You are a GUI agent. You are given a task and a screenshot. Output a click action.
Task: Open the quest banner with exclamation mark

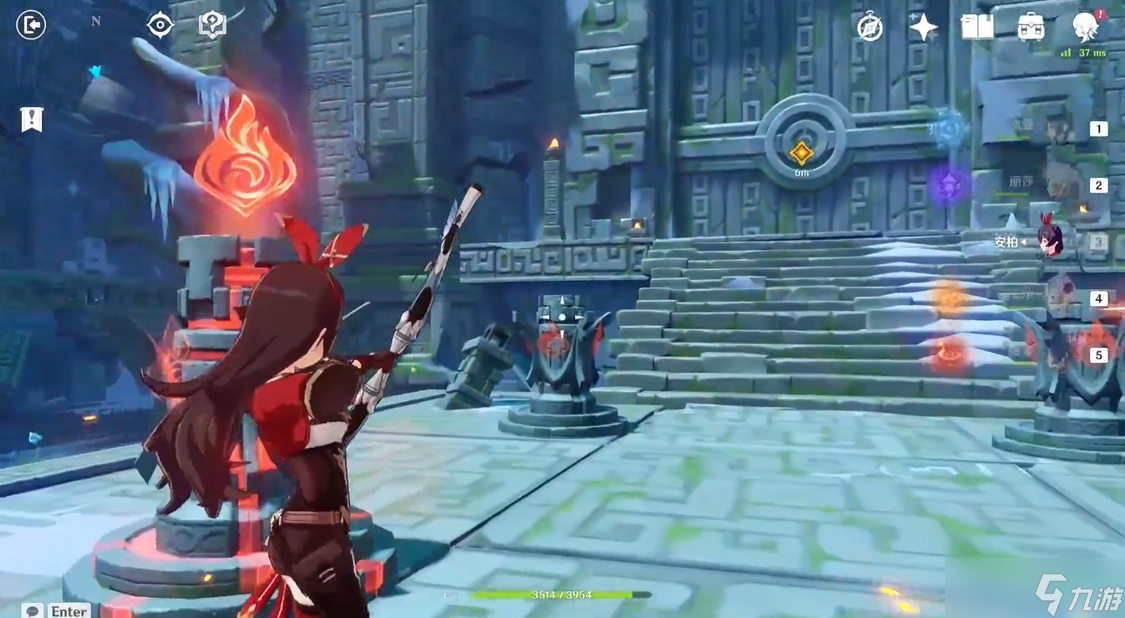click(32, 119)
